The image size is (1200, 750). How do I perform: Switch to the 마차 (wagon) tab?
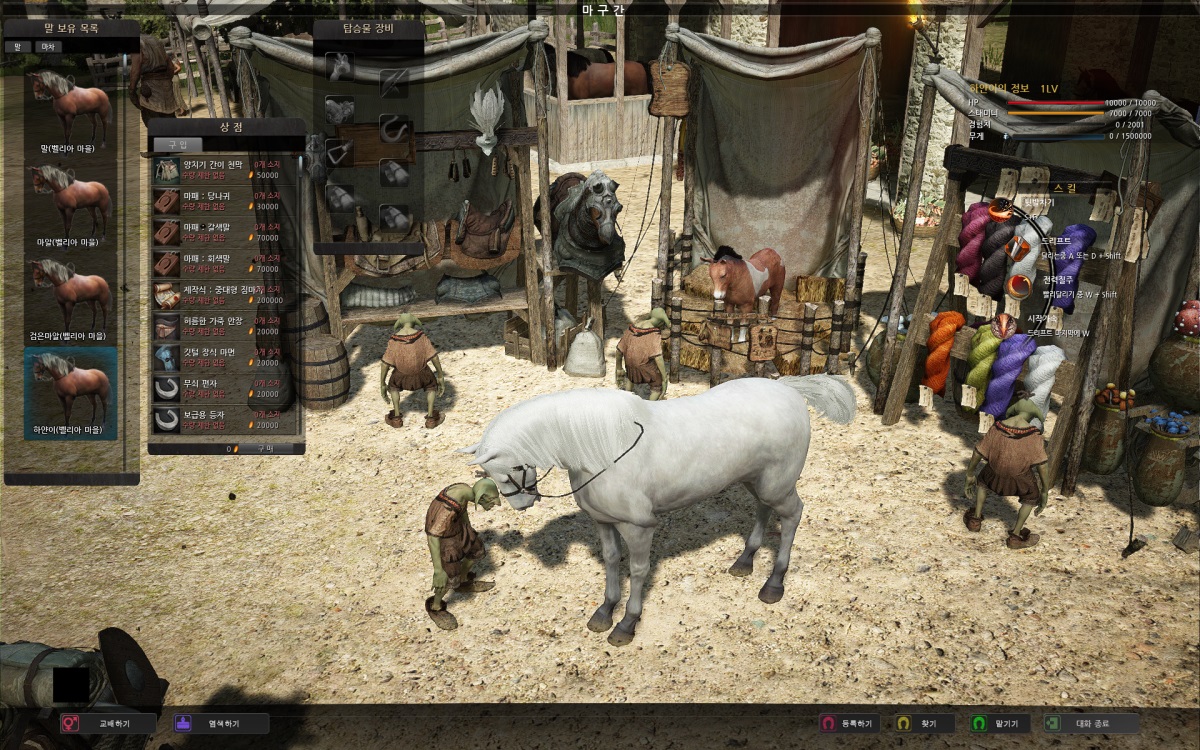click(48, 46)
